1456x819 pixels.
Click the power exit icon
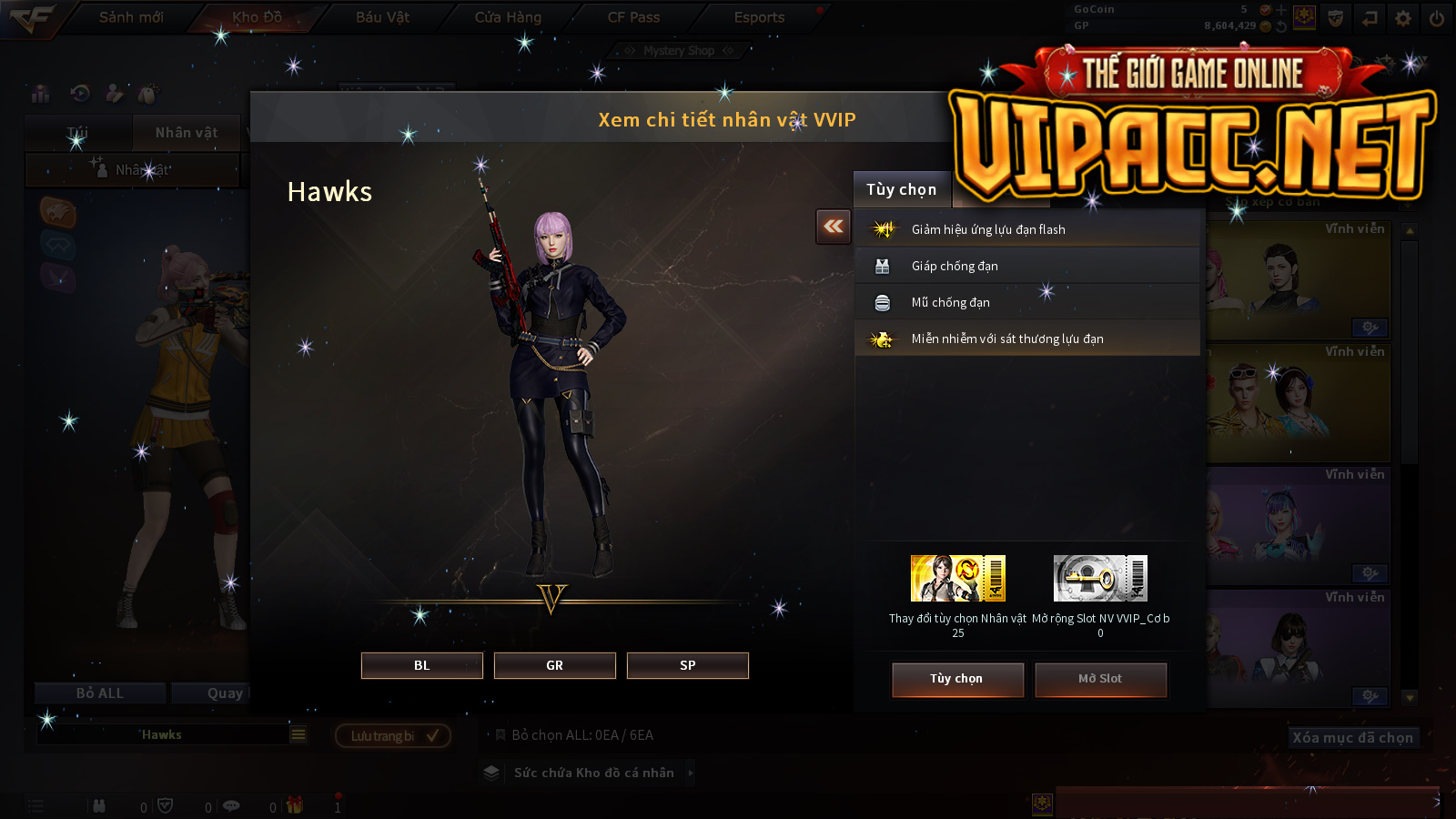1437,18
